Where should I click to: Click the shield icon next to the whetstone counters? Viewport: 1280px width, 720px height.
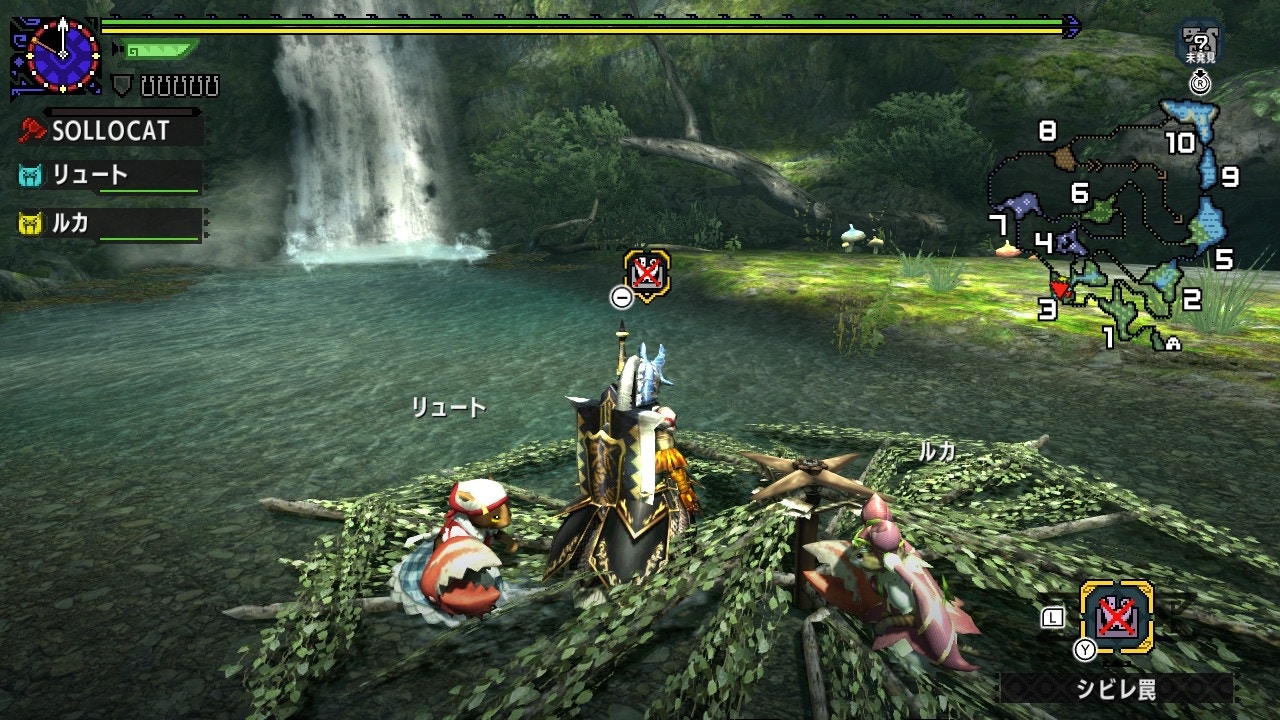click(120, 83)
